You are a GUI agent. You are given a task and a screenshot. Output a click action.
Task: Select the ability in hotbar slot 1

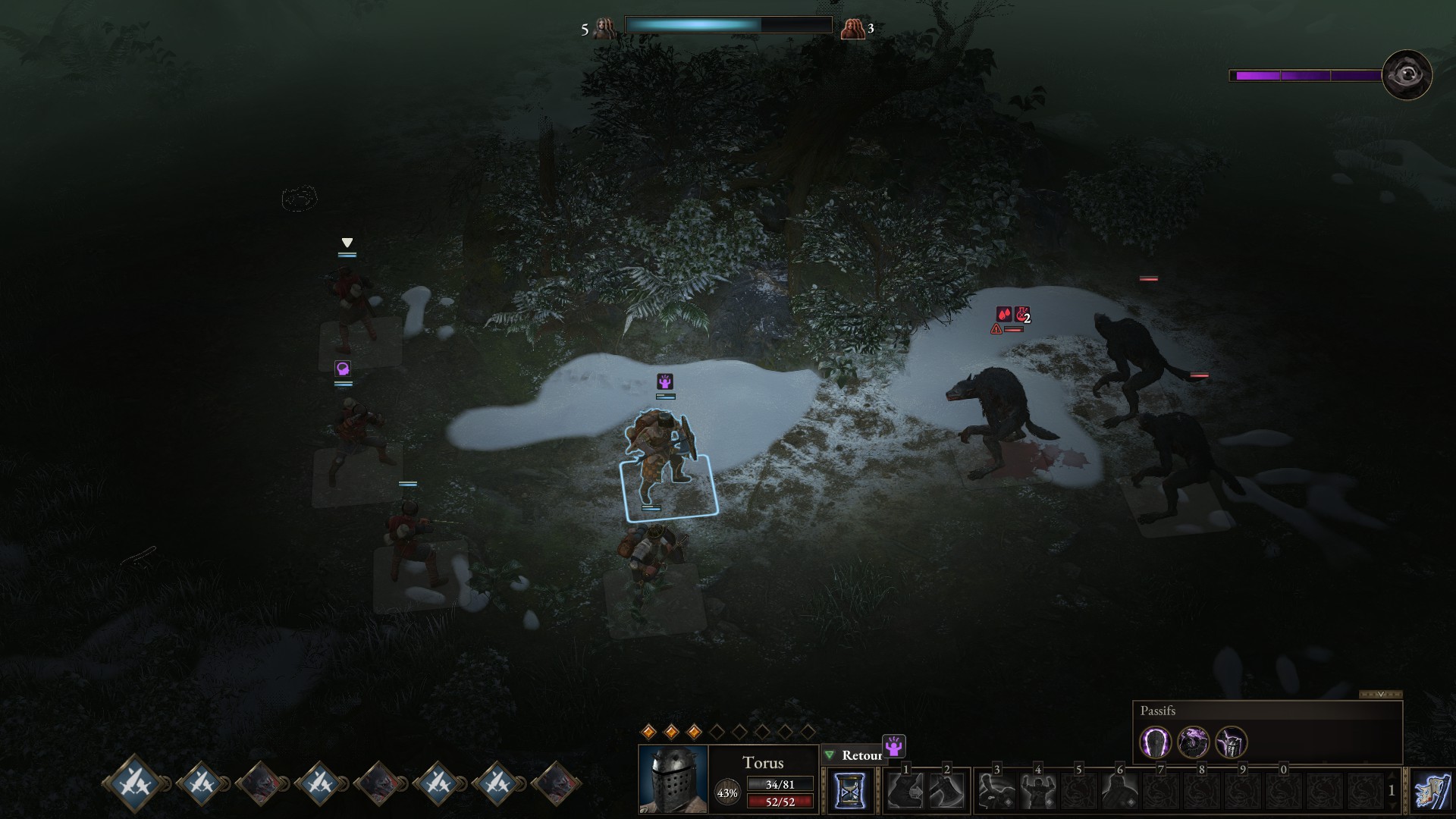tap(904, 790)
